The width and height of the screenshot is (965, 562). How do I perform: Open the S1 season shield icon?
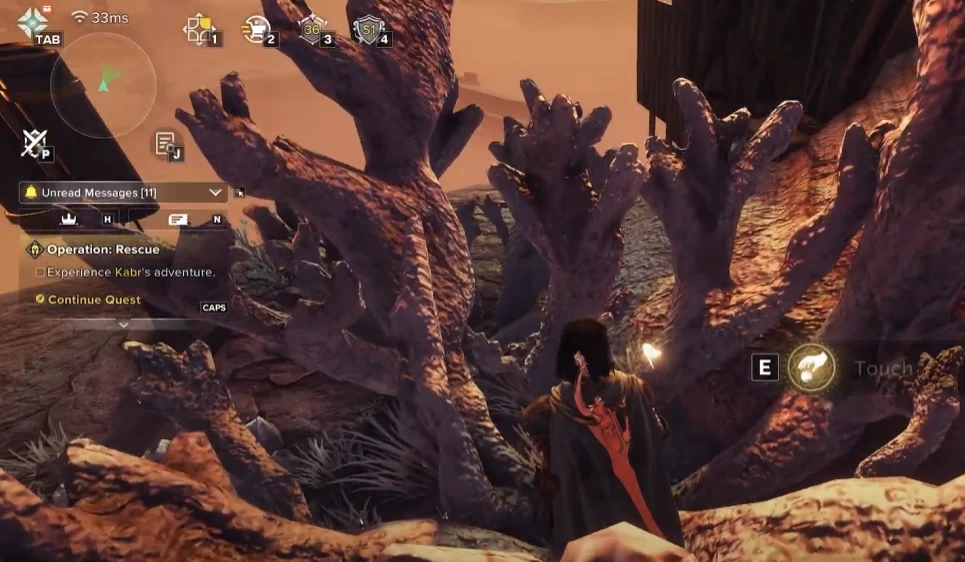367,29
